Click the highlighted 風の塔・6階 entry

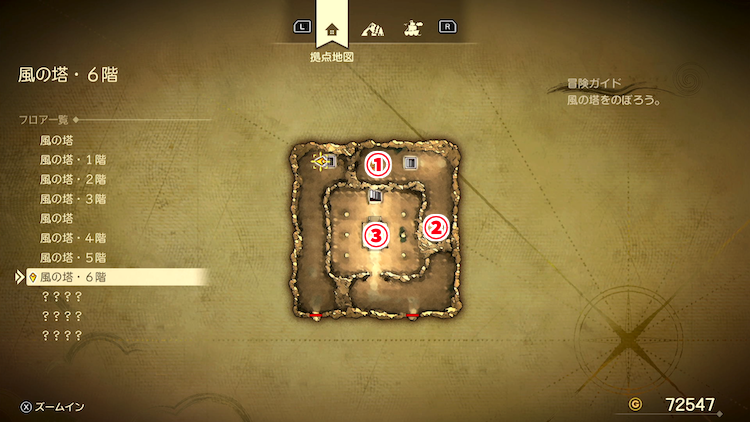(73, 276)
